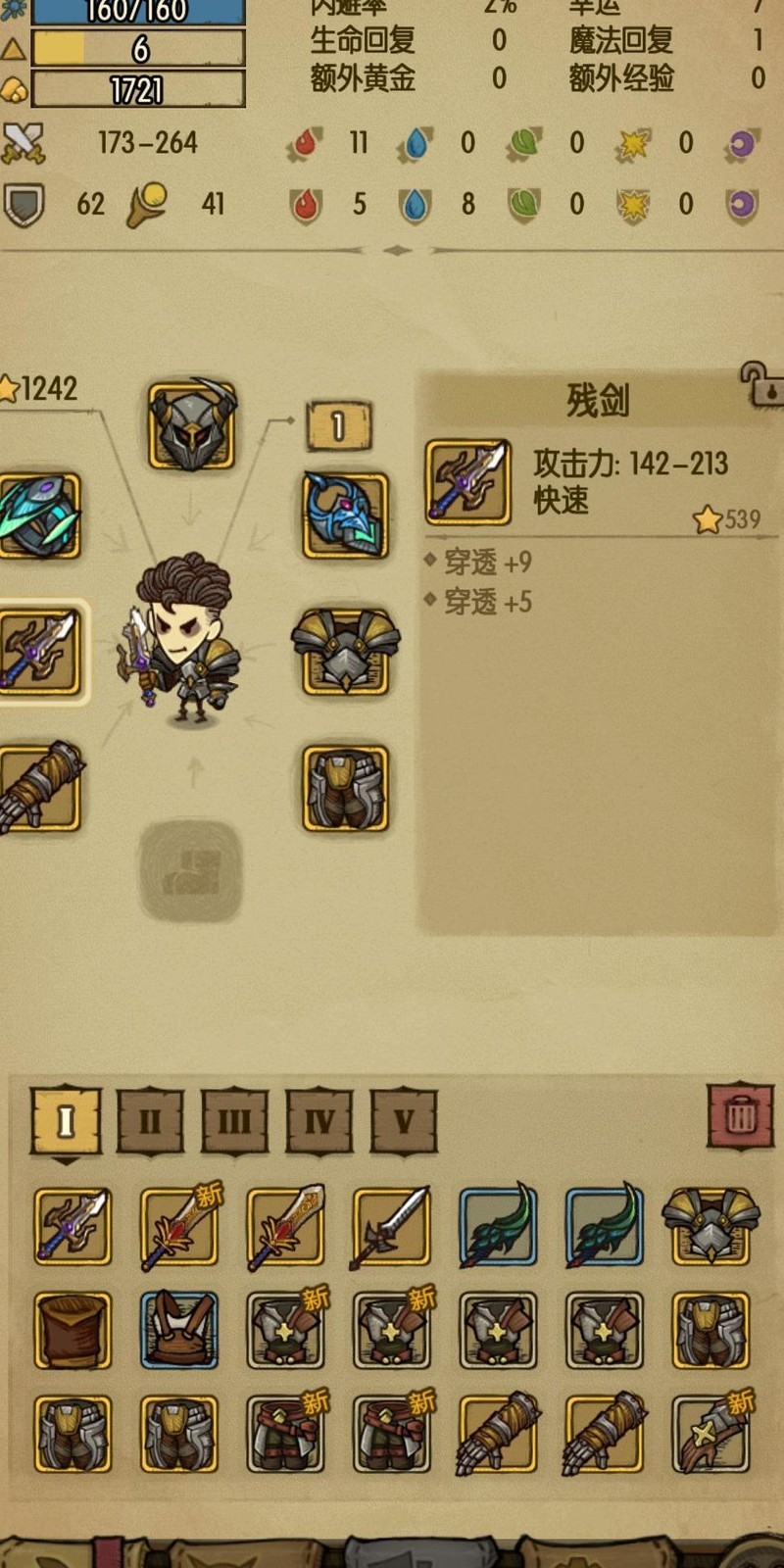Select the equipped armored leggings slot
Screen dimensions: 784x1568
pyautogui.click(x=345, y=788)
